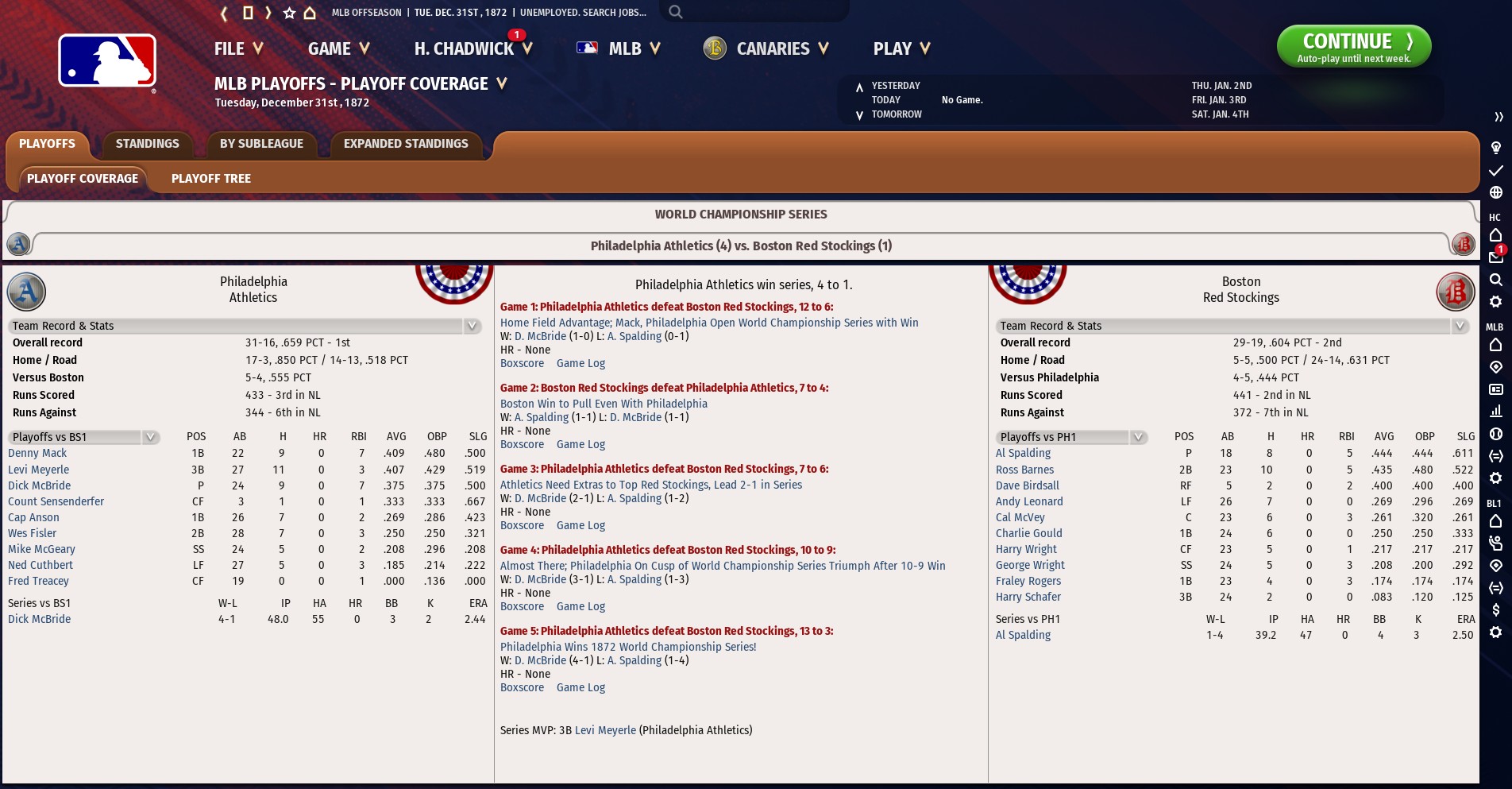
Task: Open Denny Mack's player page
Action: coord(37,453)
